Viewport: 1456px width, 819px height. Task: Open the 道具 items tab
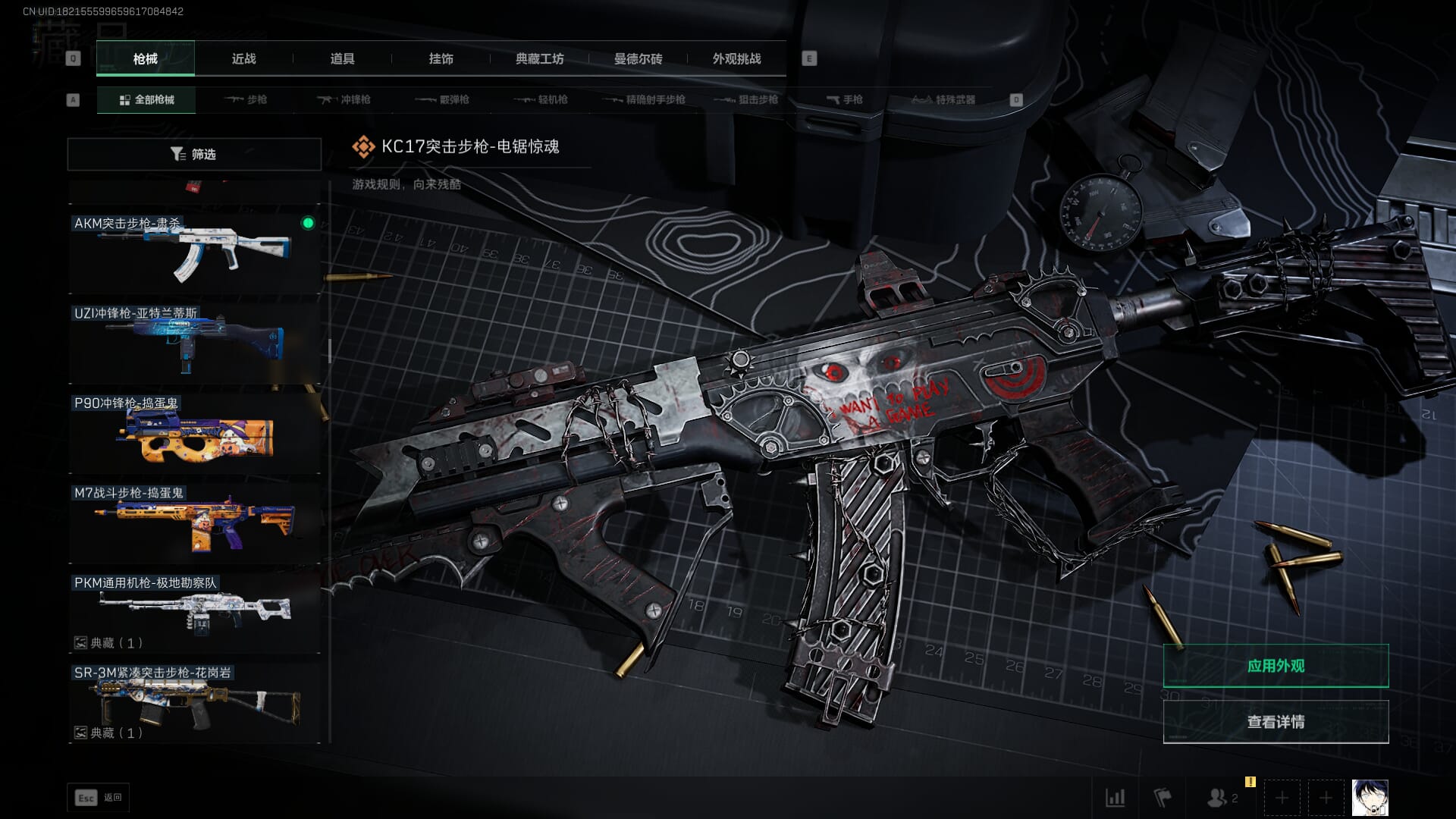(x=342, y=58)
